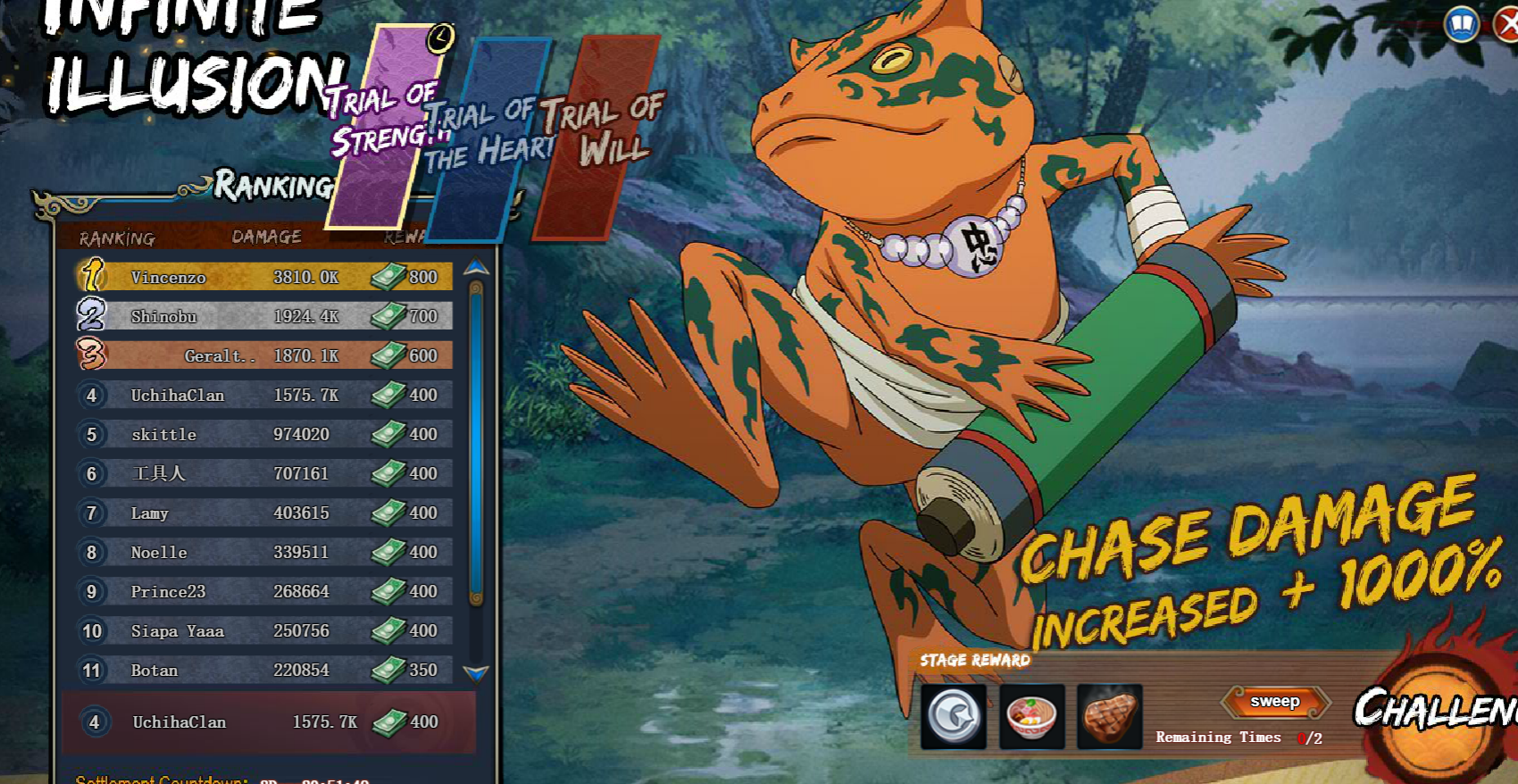The height and width of the screenshot is (784, 1518).
Task: Close the Infinite Illusion window
Action: coord(1506,24)
